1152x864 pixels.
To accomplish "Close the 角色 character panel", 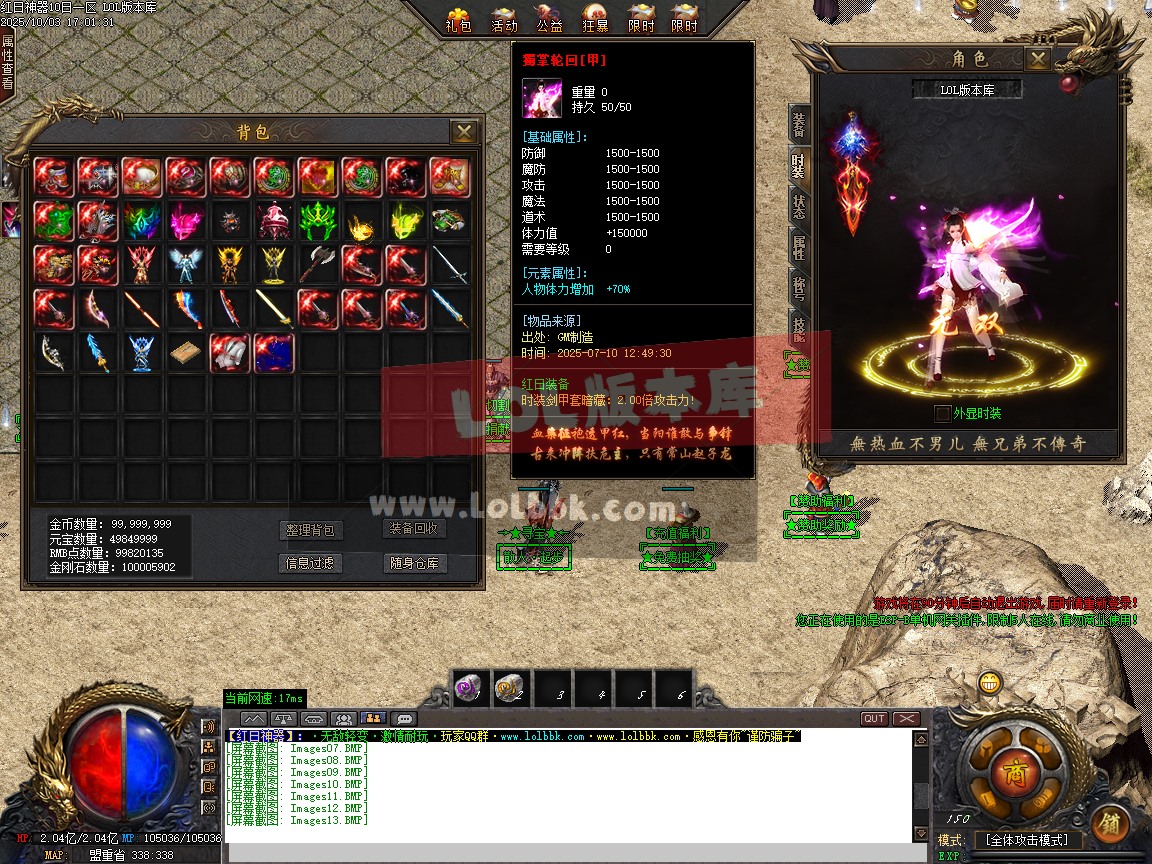I will pos(1039,59).
